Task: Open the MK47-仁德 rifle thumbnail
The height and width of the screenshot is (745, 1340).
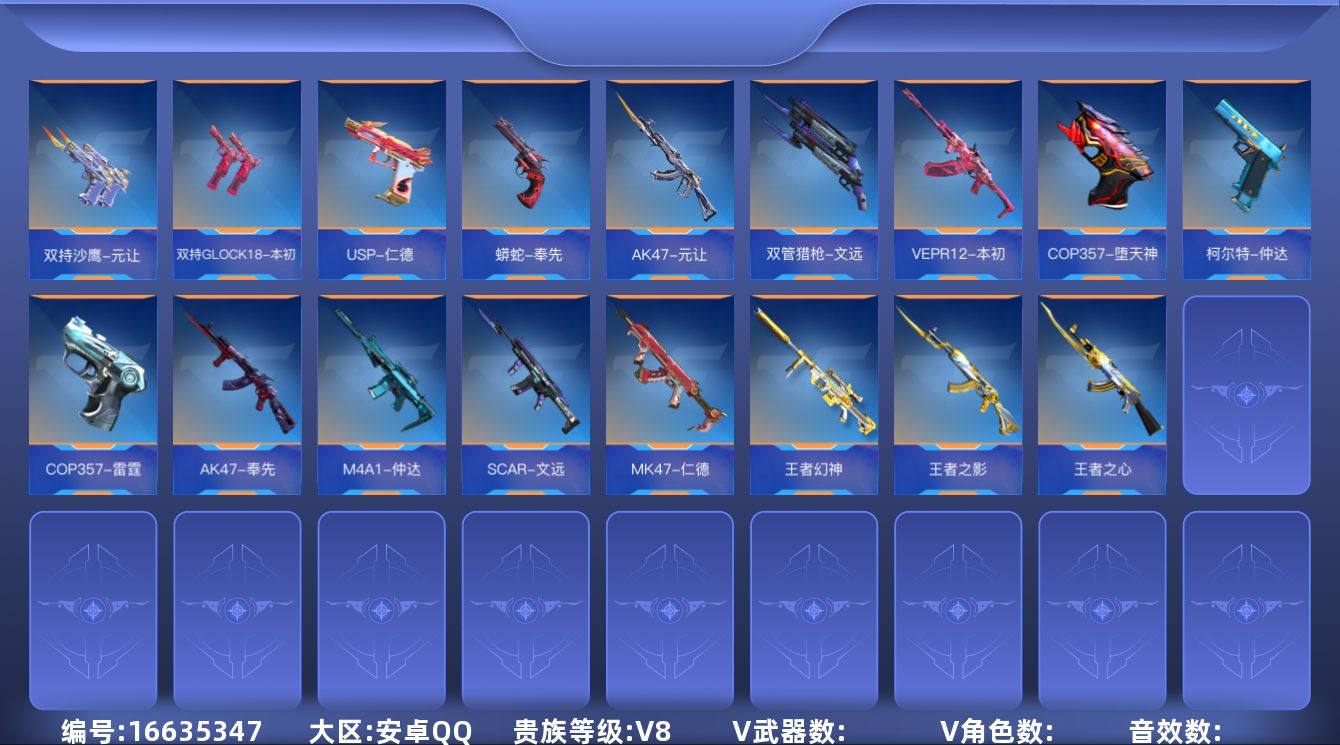Action: [x=670, y=390]
